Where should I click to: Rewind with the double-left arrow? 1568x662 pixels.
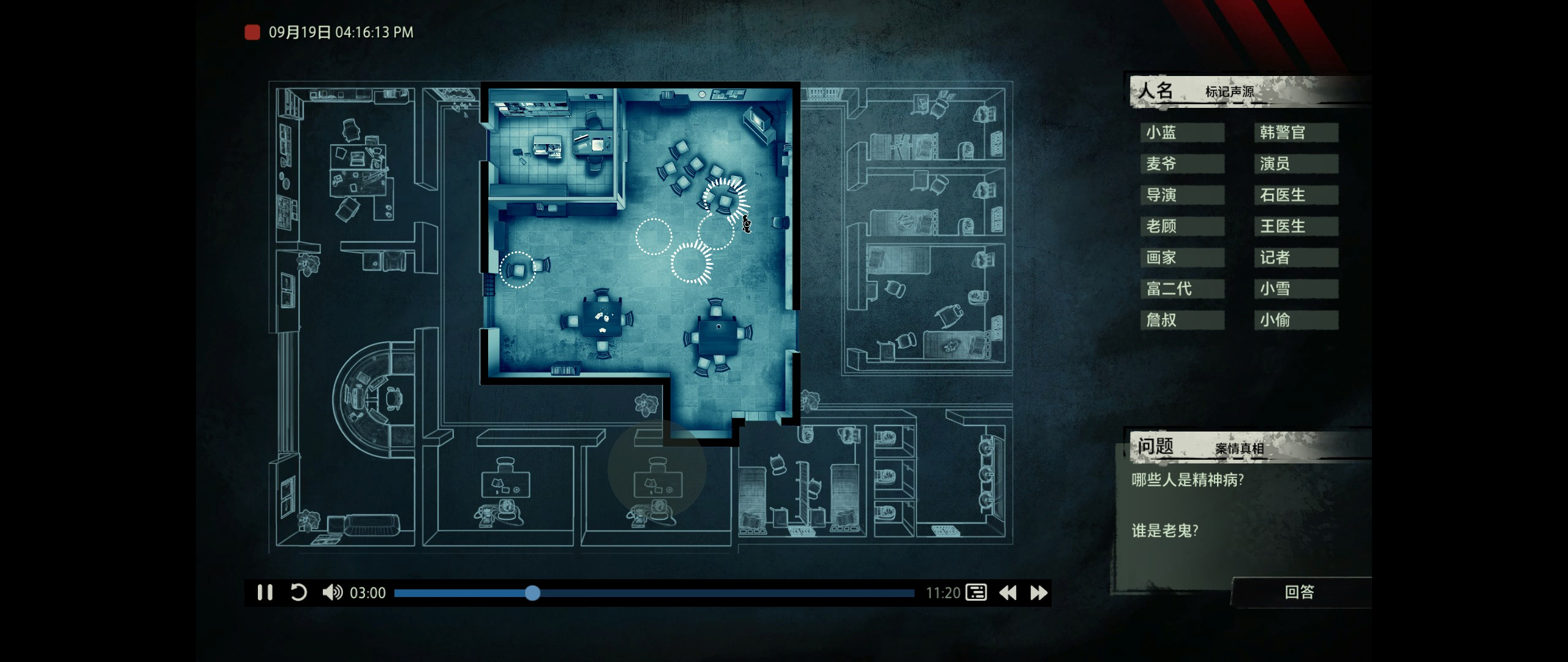click(1008, 593)
